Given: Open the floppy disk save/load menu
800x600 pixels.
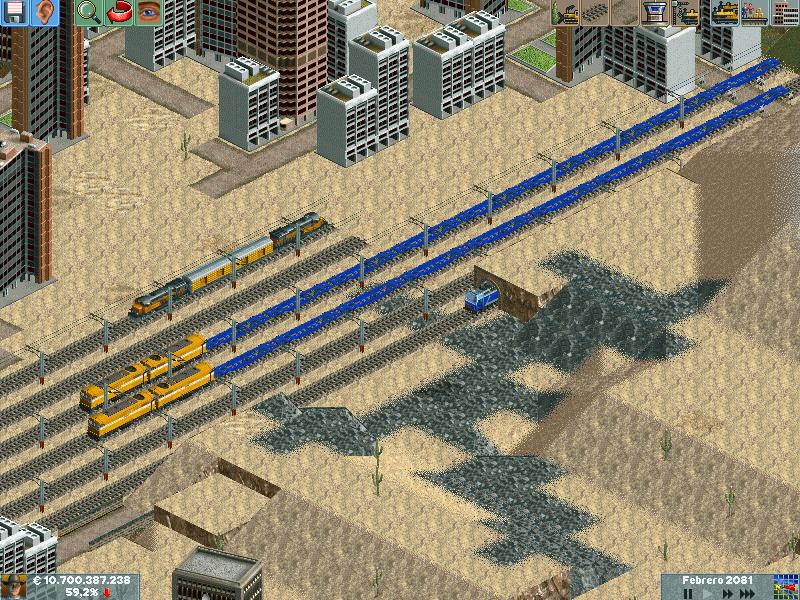Looking at the screenshot, I should click(13, 13).
